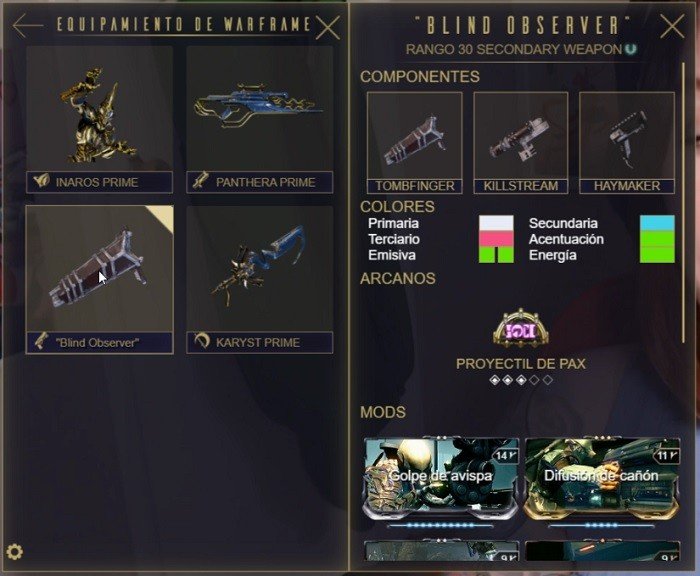Open the Proyectil de Pax arcane
This screenshot has width=700, height=576.
tap(520, 330)
